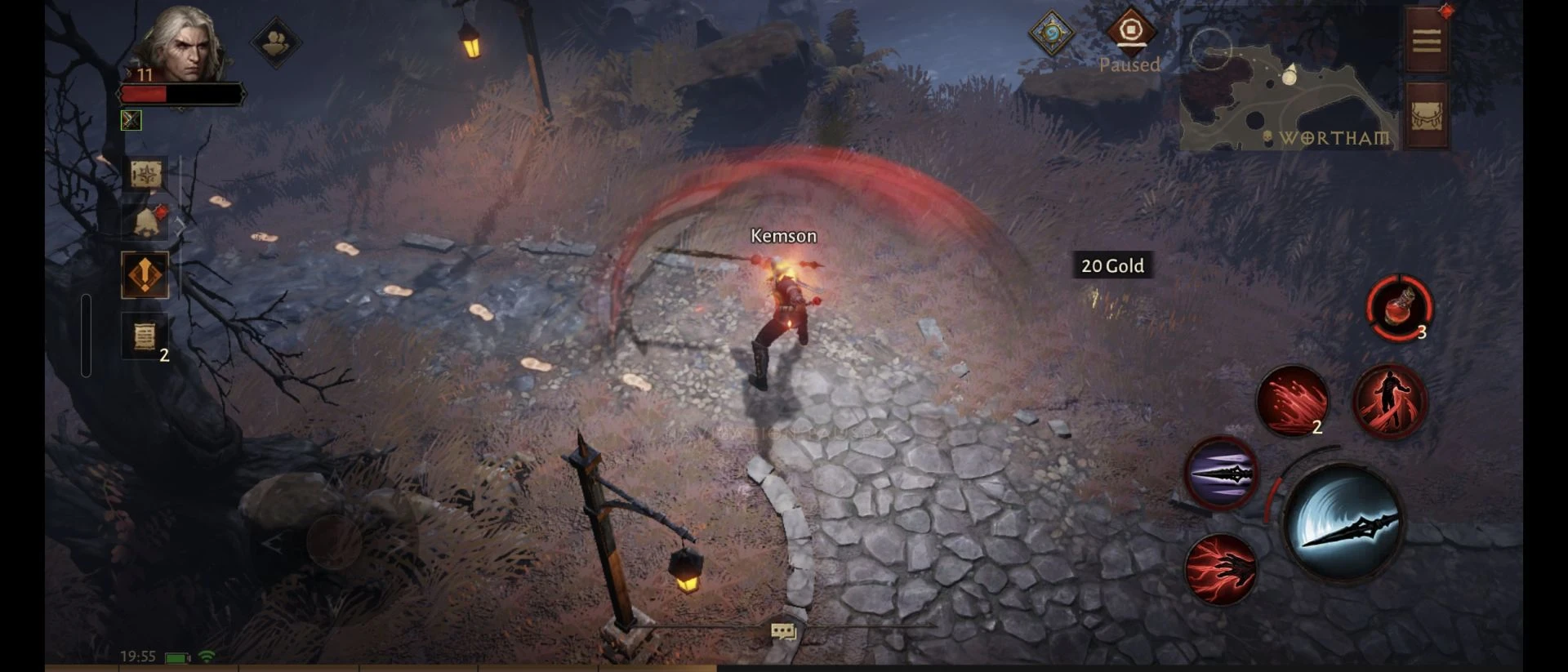The height and width of the screenshot is (672, 1568).
Task: Check the bell notifications icon
Action: [146, 222]
